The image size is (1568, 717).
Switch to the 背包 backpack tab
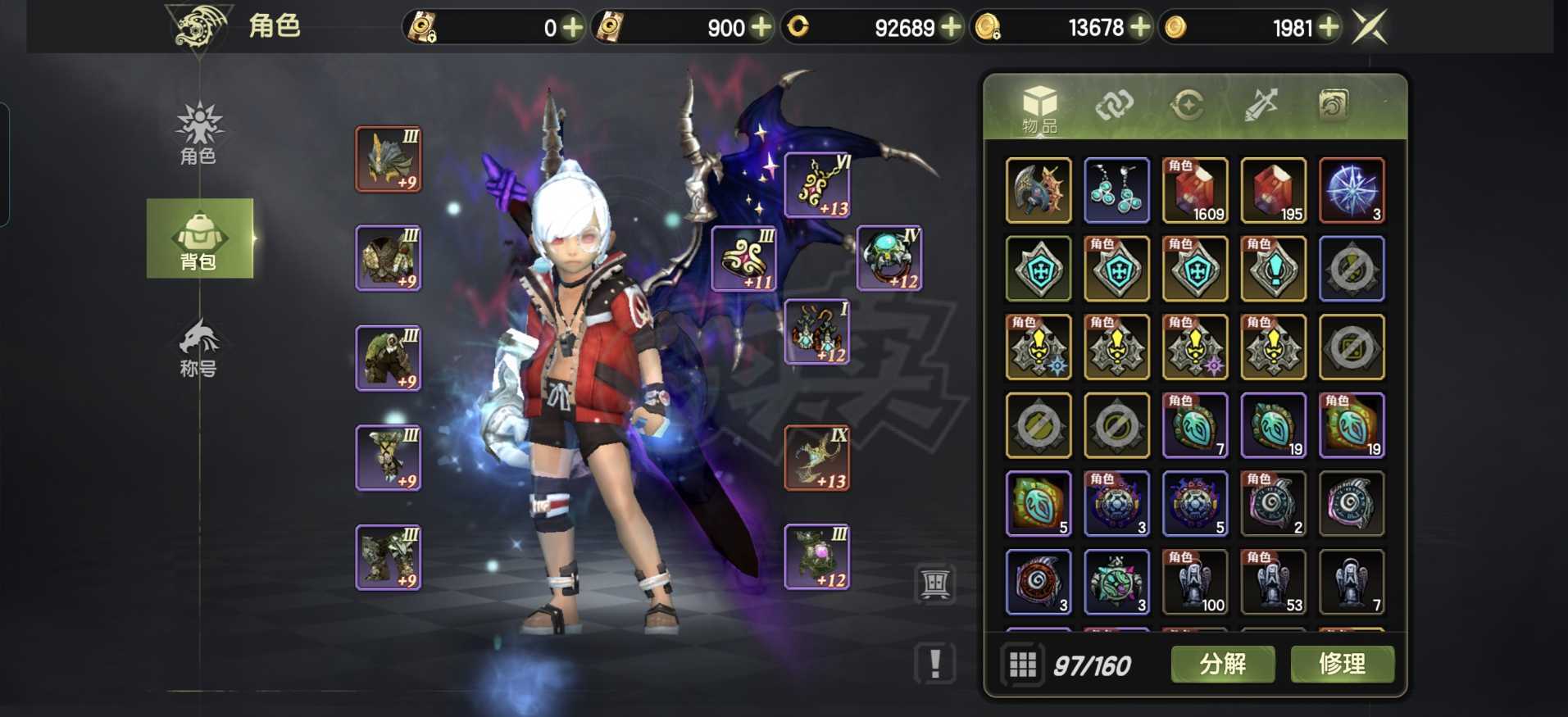pos(199,239)
